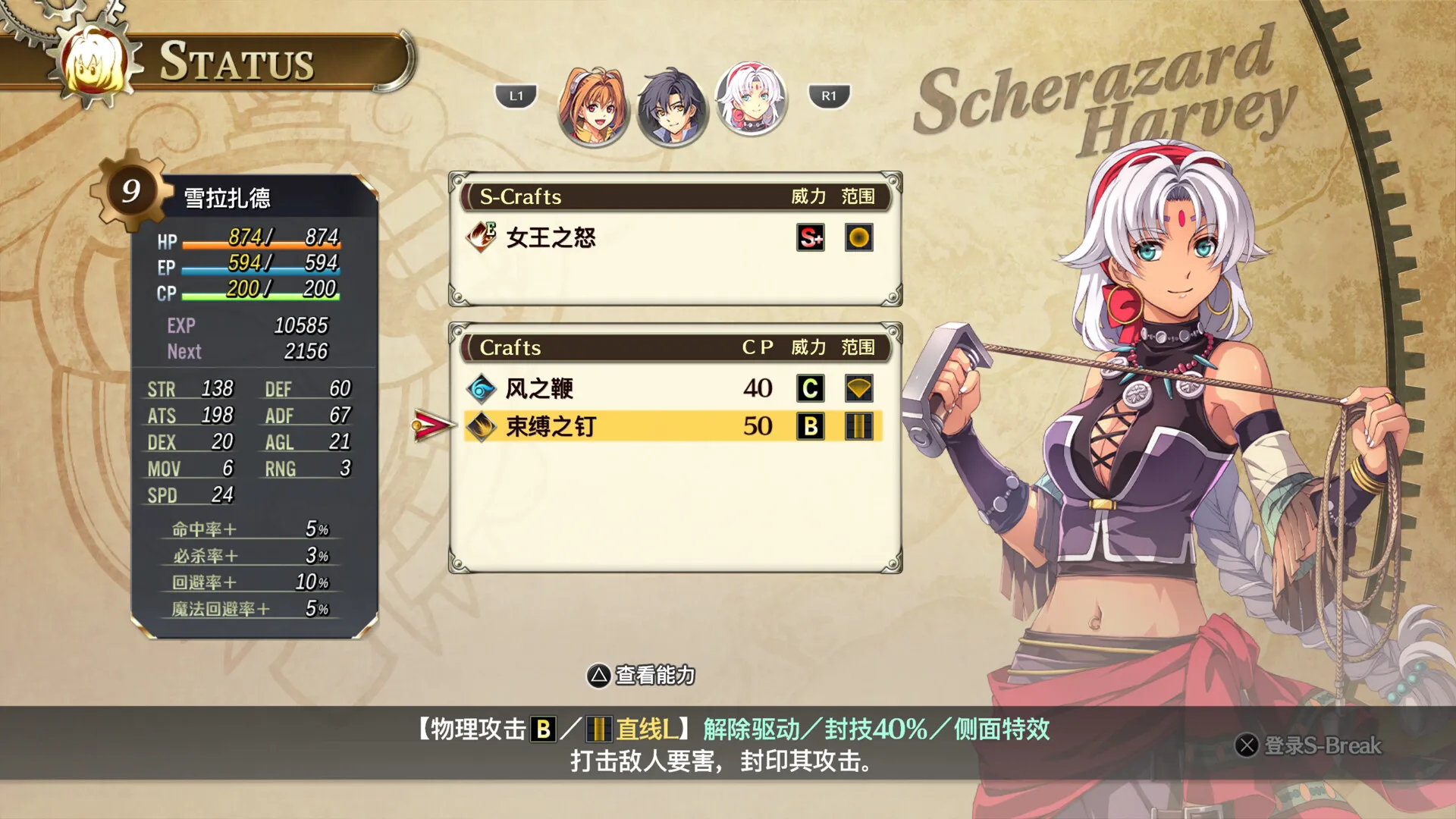Screen dimensions: 1456x819
Task: Select the fan-shaped range icon for 风之鞭
Action: coord(859,389)
